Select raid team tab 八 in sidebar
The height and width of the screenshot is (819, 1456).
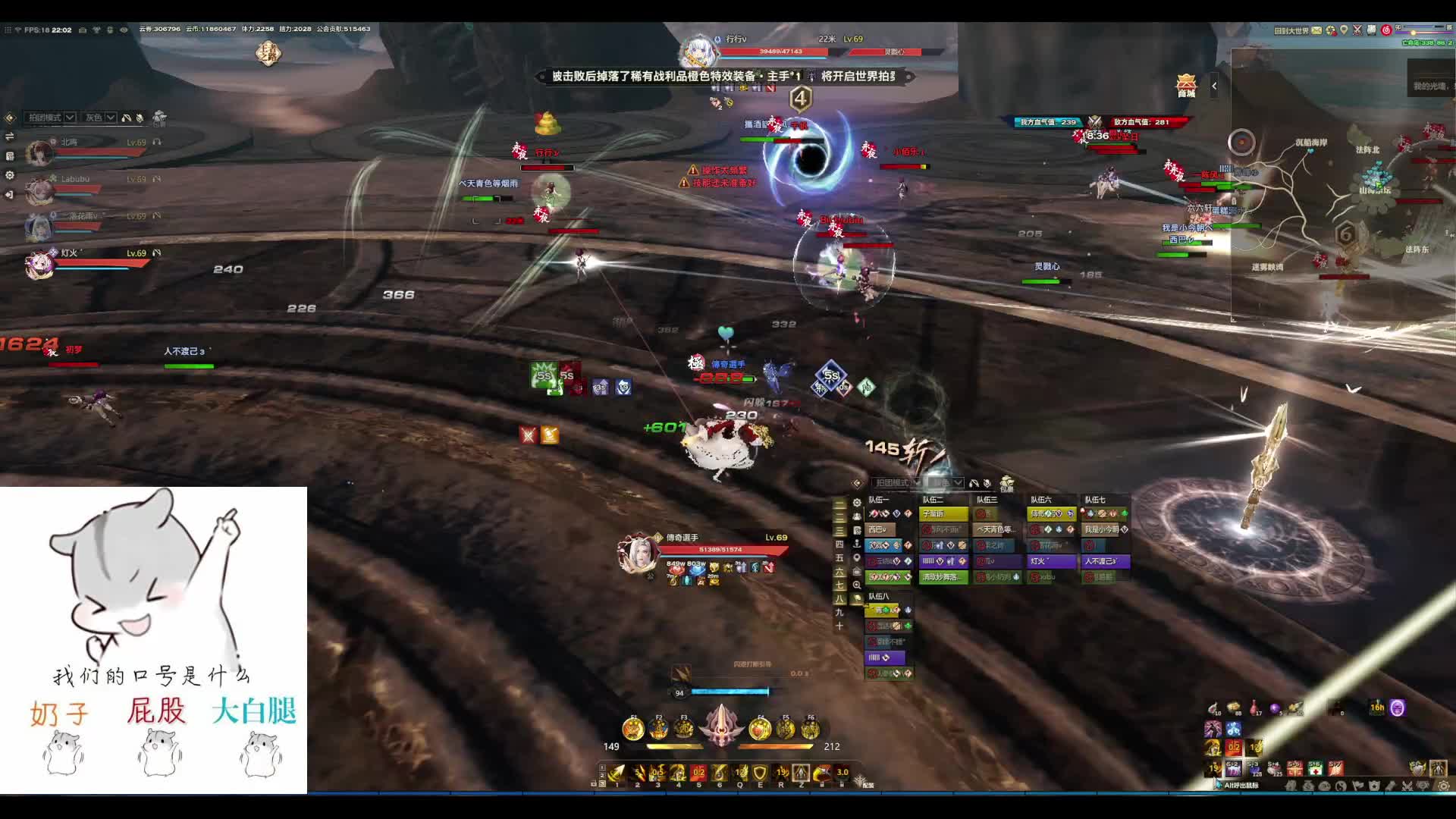pyautogui.click(x=839, y=598)
